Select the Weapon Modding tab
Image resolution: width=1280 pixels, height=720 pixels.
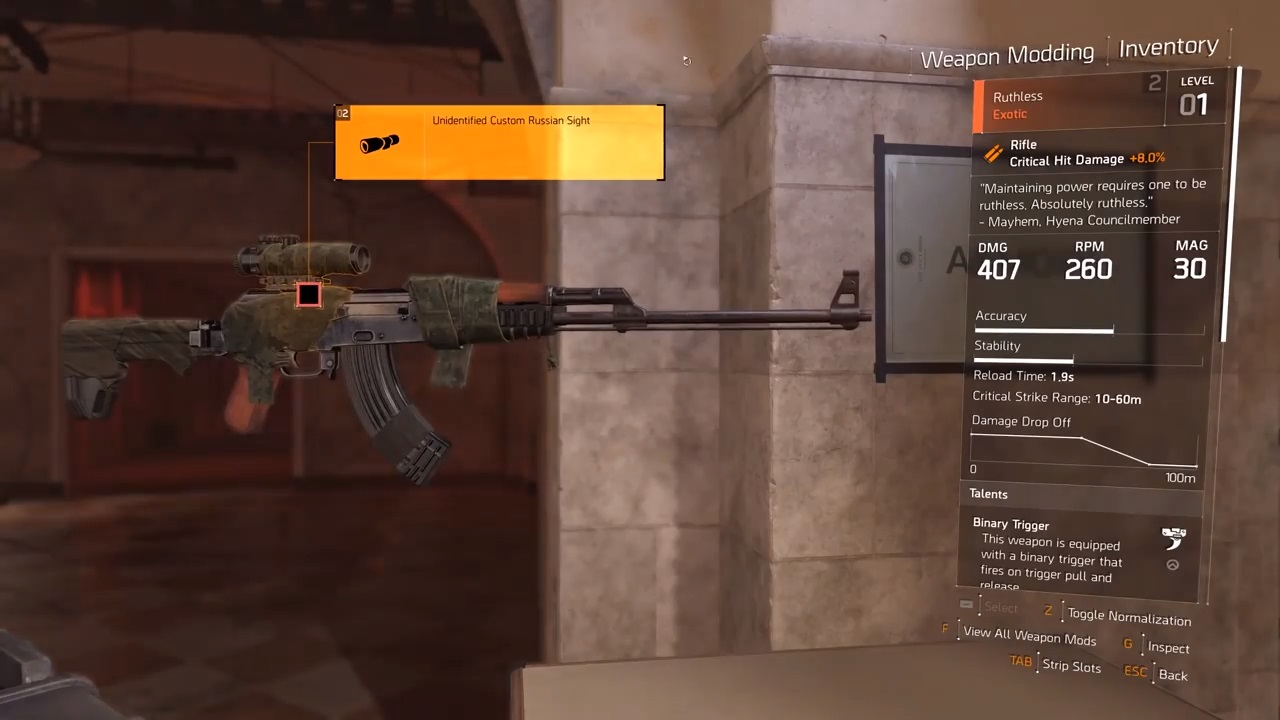1007,54
